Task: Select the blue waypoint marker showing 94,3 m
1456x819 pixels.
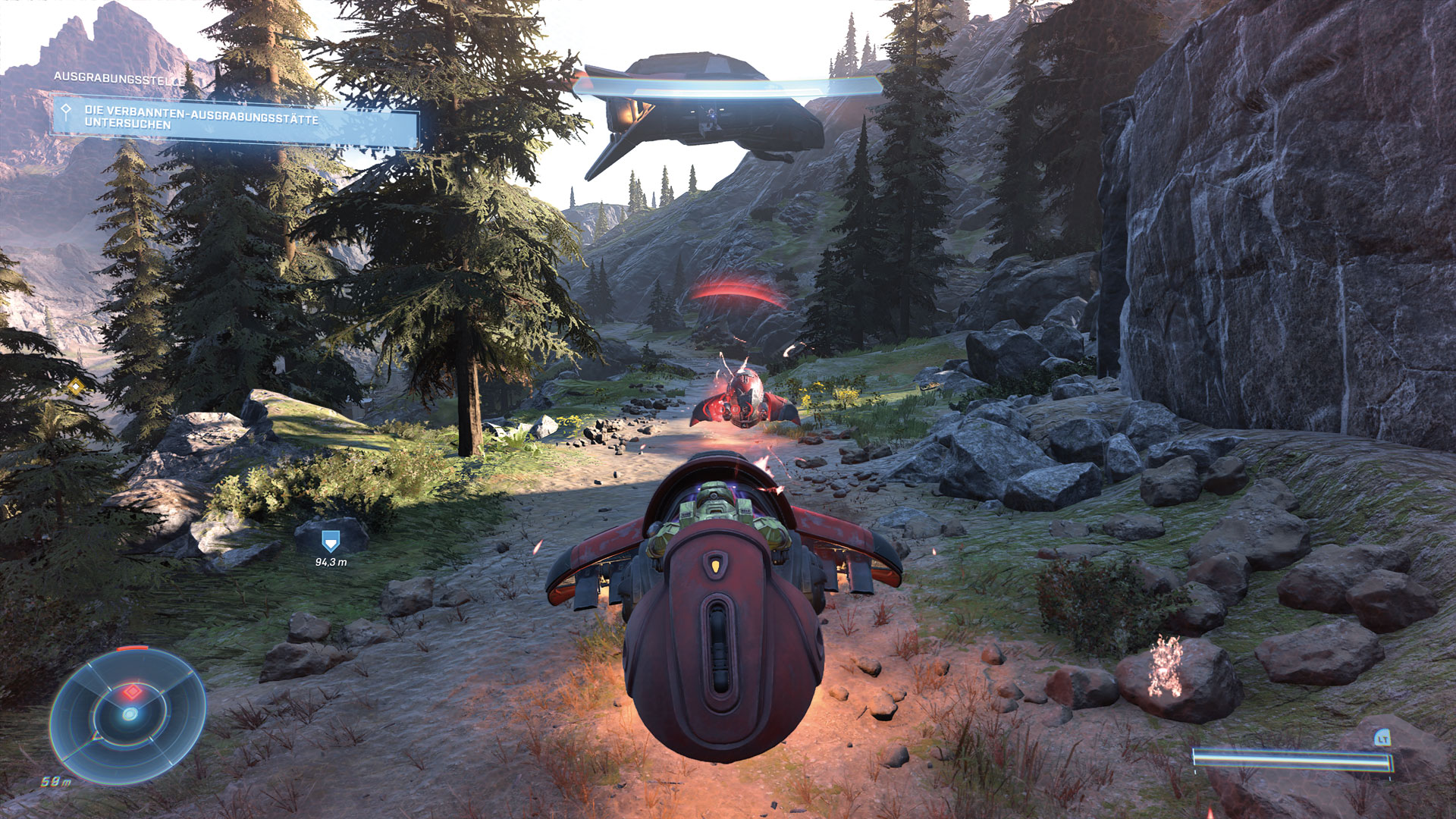Action: tap(330, 541)
